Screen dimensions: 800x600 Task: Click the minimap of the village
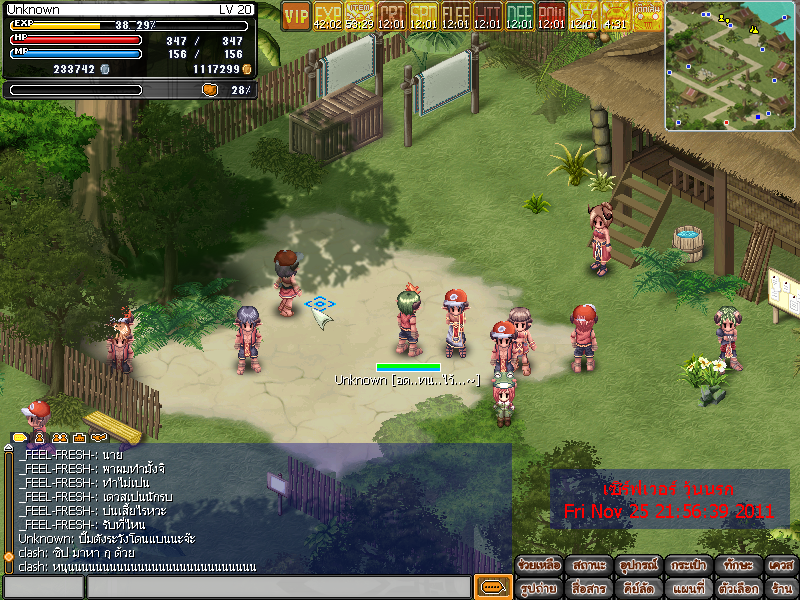coord(730,65)
